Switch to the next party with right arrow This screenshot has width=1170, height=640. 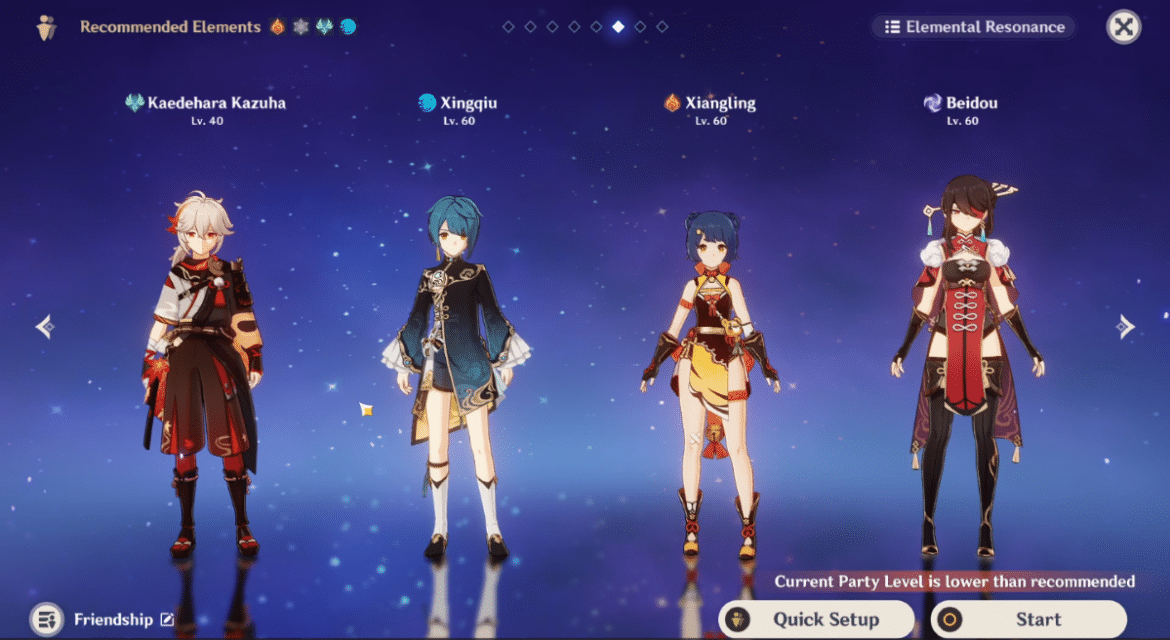(1126, 327)
